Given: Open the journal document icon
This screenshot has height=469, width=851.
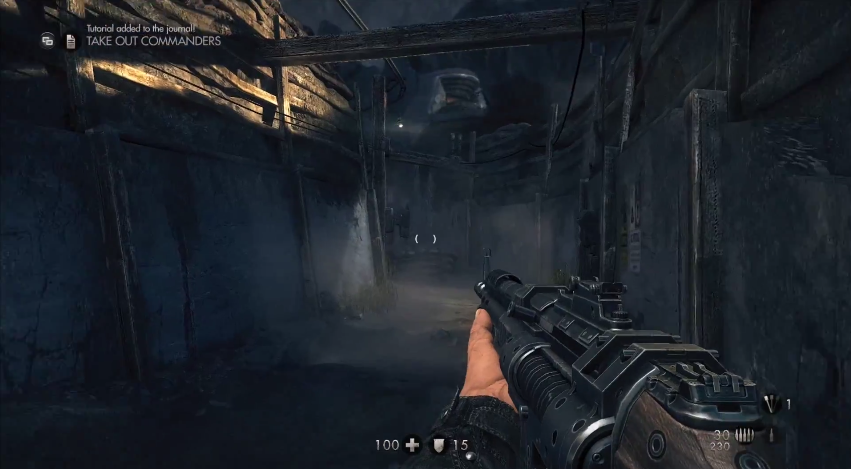Looking at the screenshot, I should point(70,41).
